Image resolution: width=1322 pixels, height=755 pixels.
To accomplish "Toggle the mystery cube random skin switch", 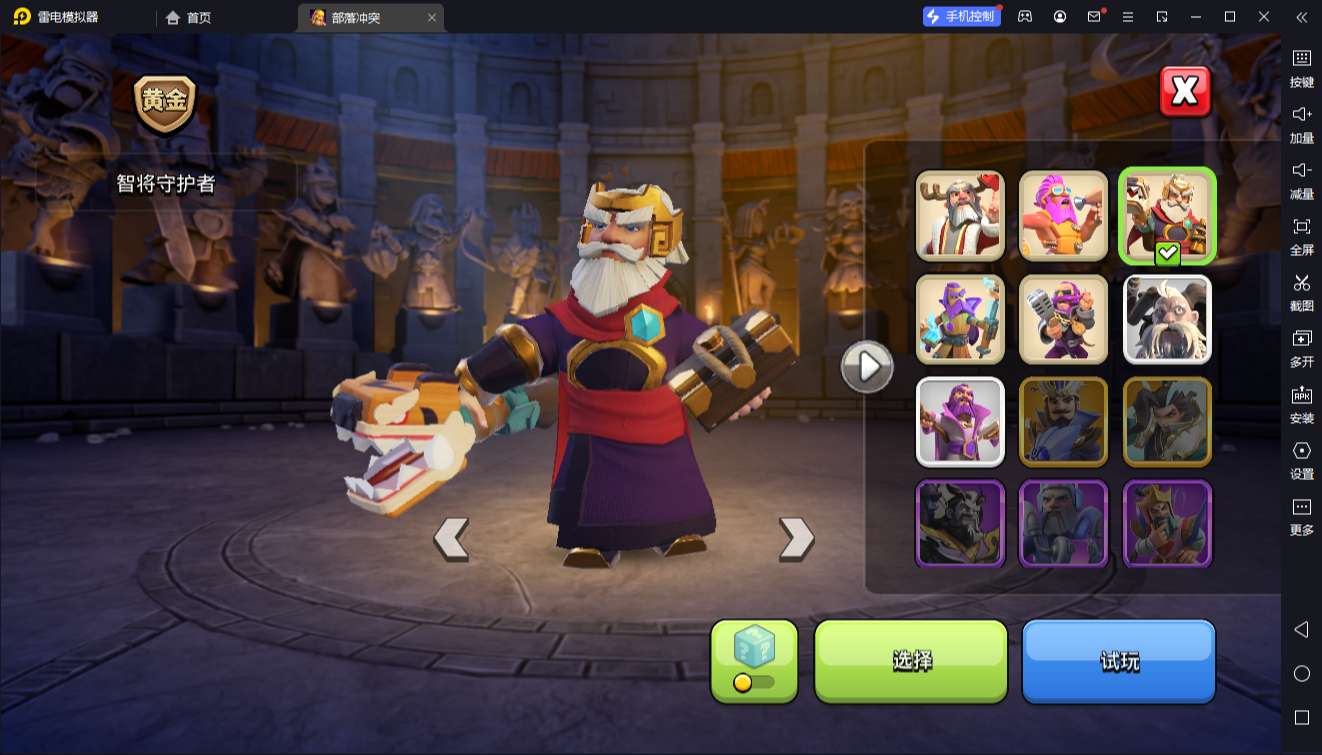I will (755, 682).
